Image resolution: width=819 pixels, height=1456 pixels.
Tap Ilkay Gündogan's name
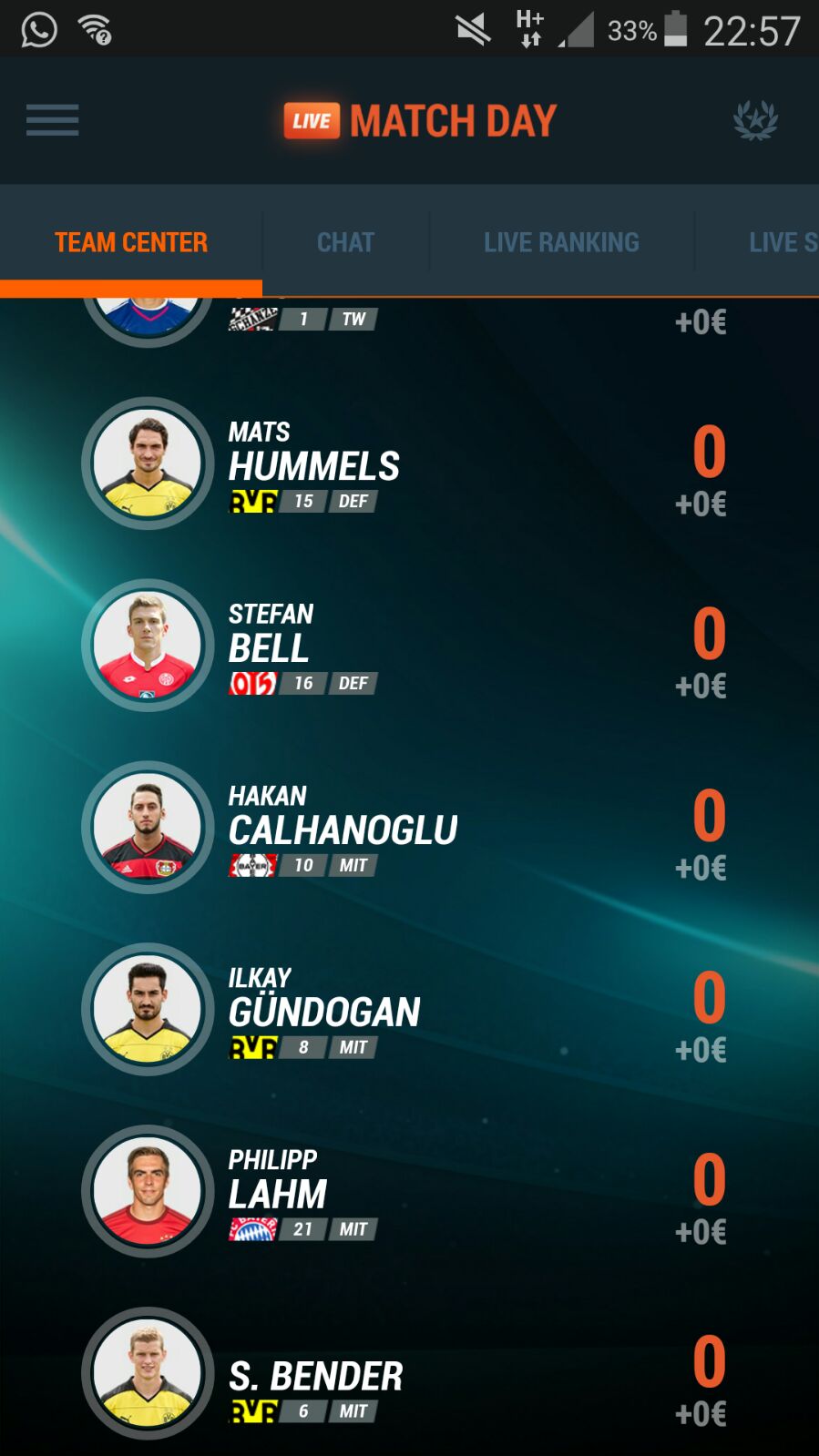[x=324, y=1011]
